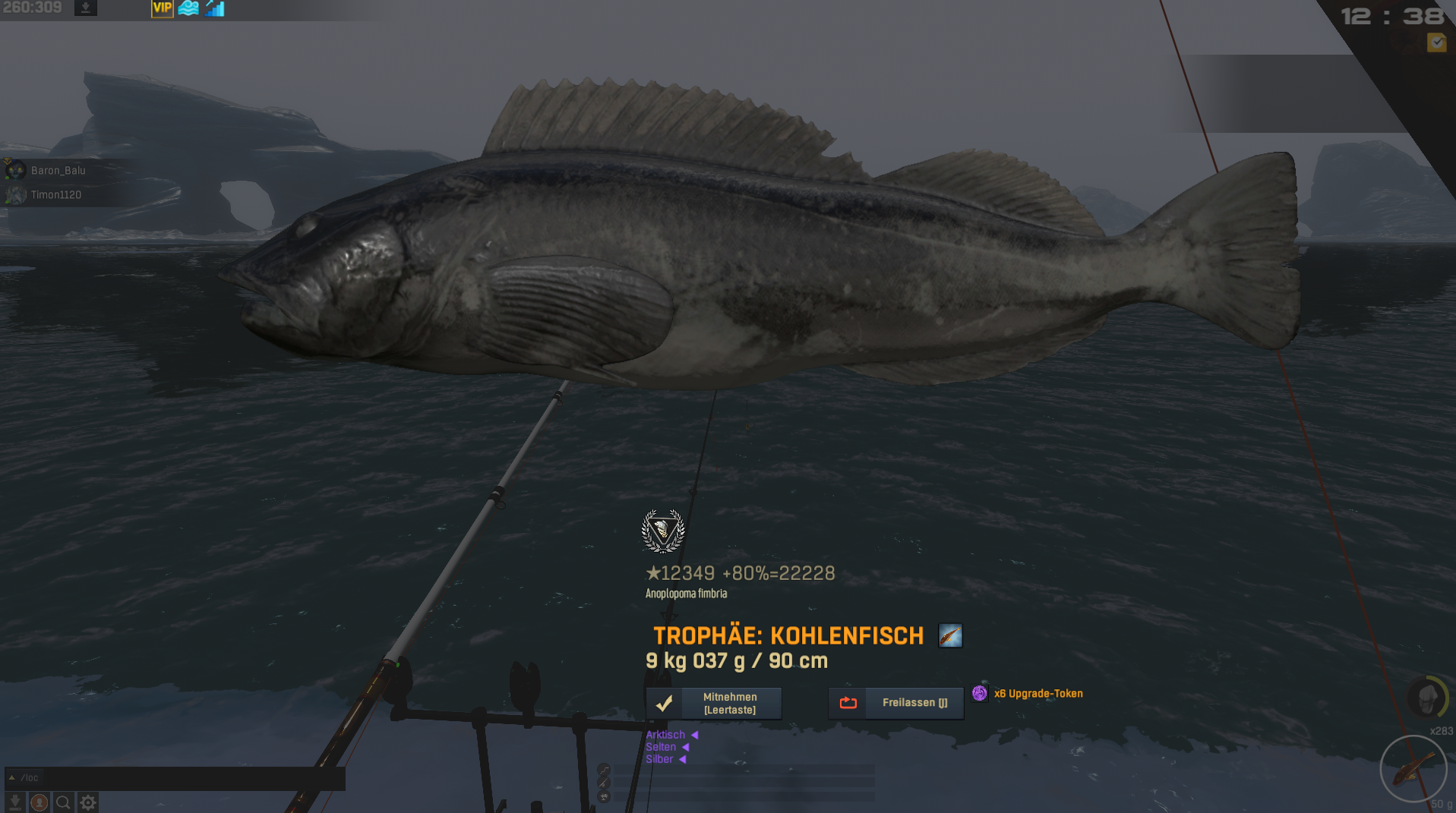The image size is (1456, 813).
Task: Focus the chat input field
Action: (190, 778)
